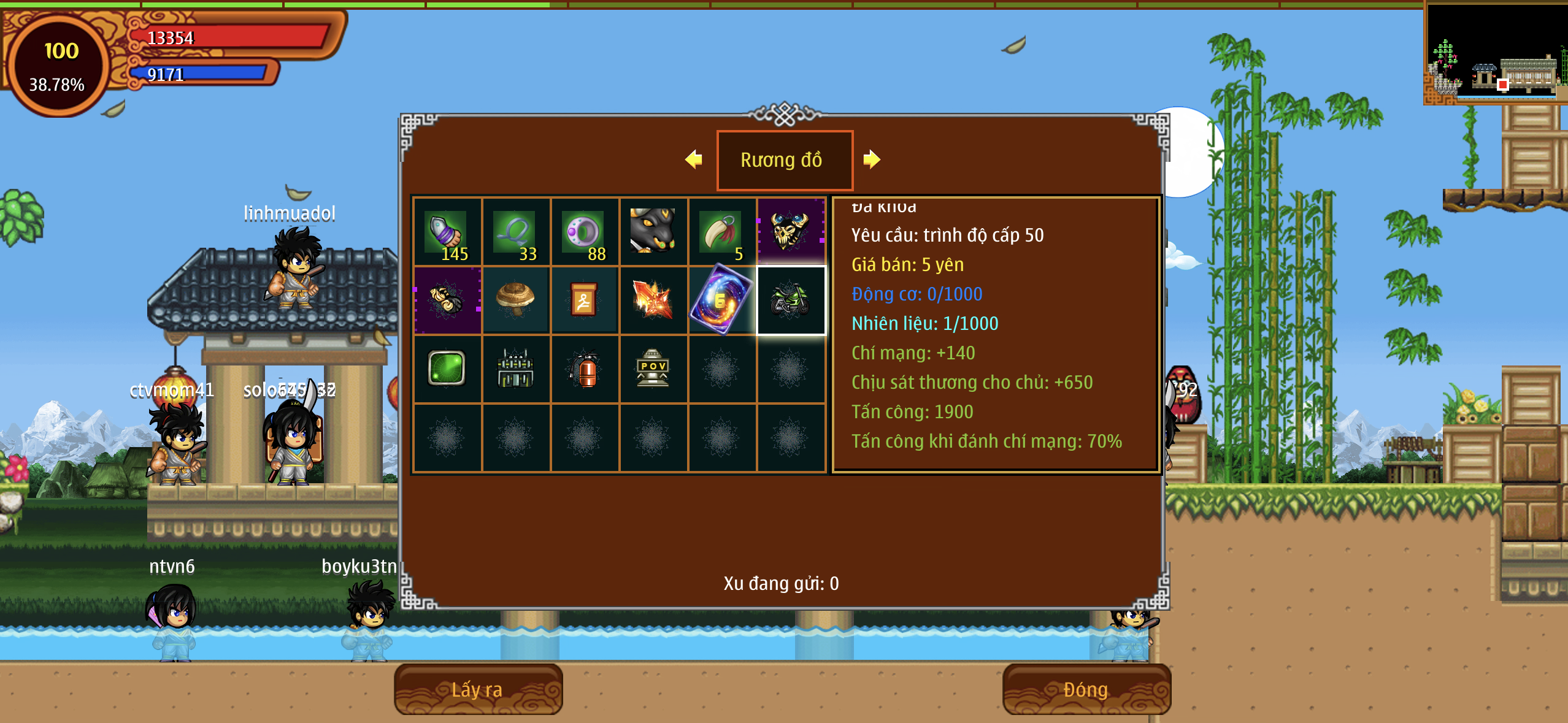Image resolution: width=1568 pixels, height=723 pixels.
Task: Select the purple gem ring stack of 88
Action: 585,232
